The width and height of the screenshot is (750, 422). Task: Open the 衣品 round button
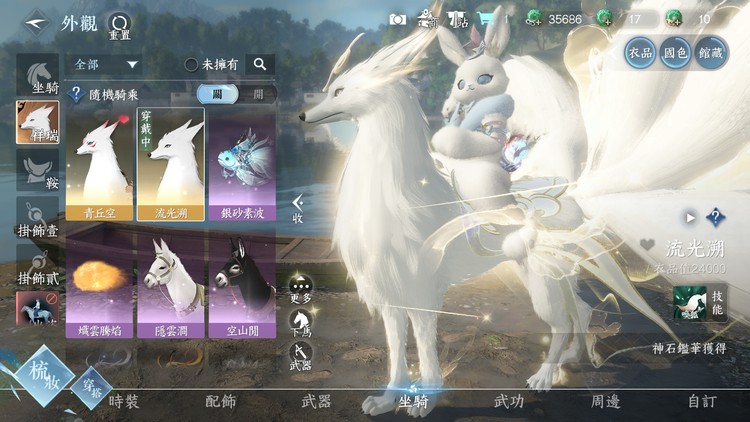click(x=640, y=52)
